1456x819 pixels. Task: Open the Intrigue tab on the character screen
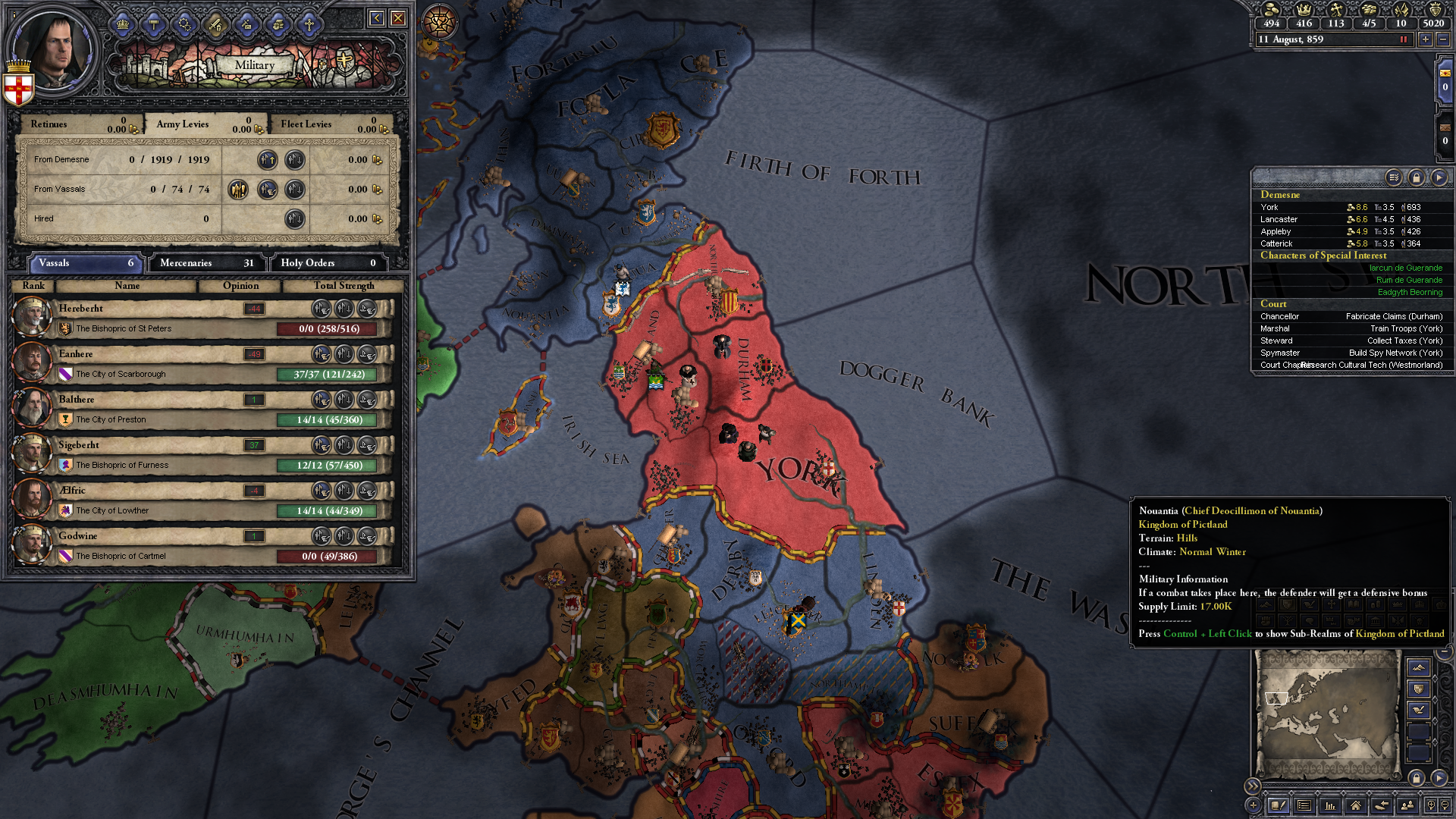pos(246,24)
